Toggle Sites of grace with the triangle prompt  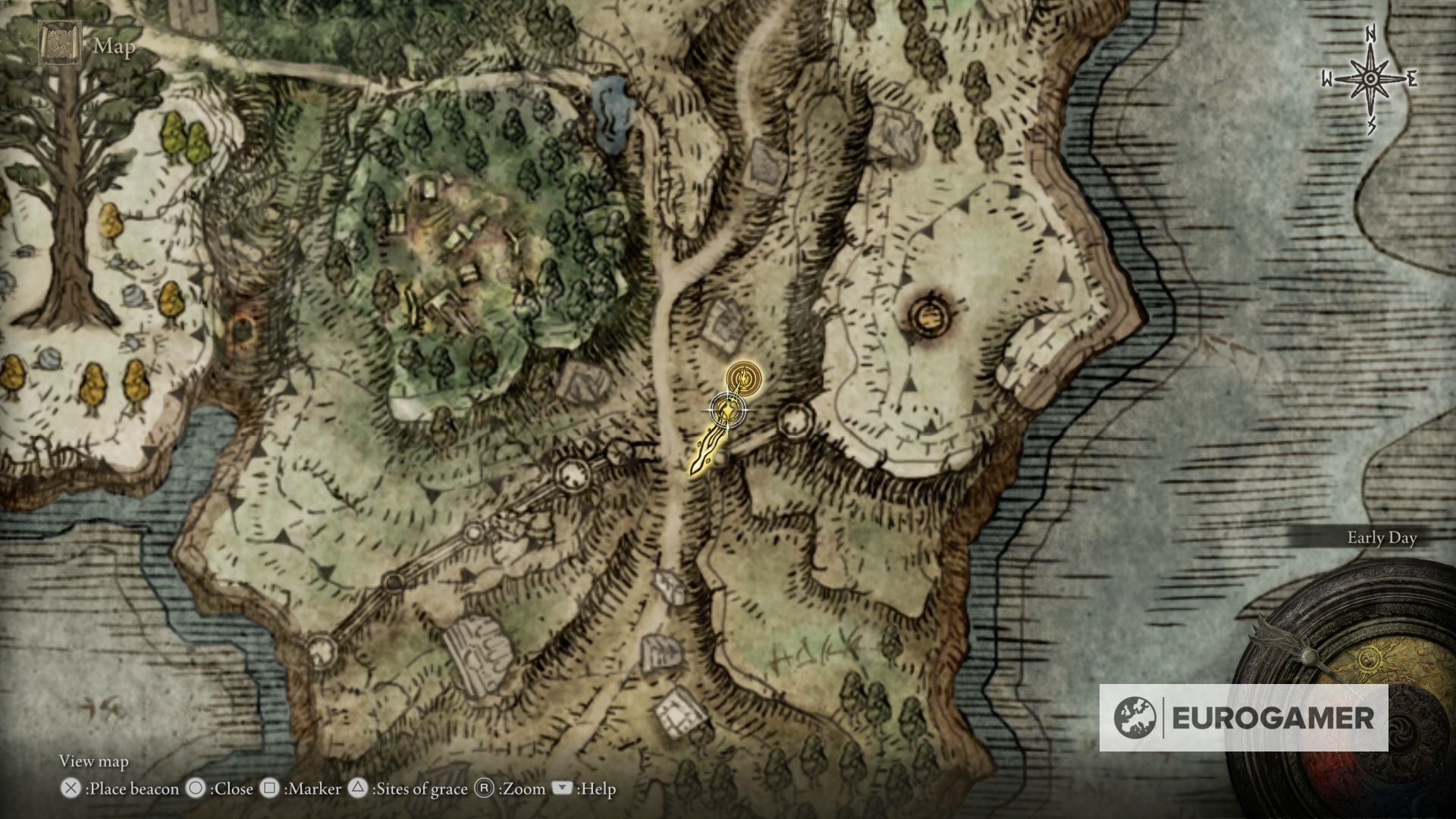[x=356, y=789]
